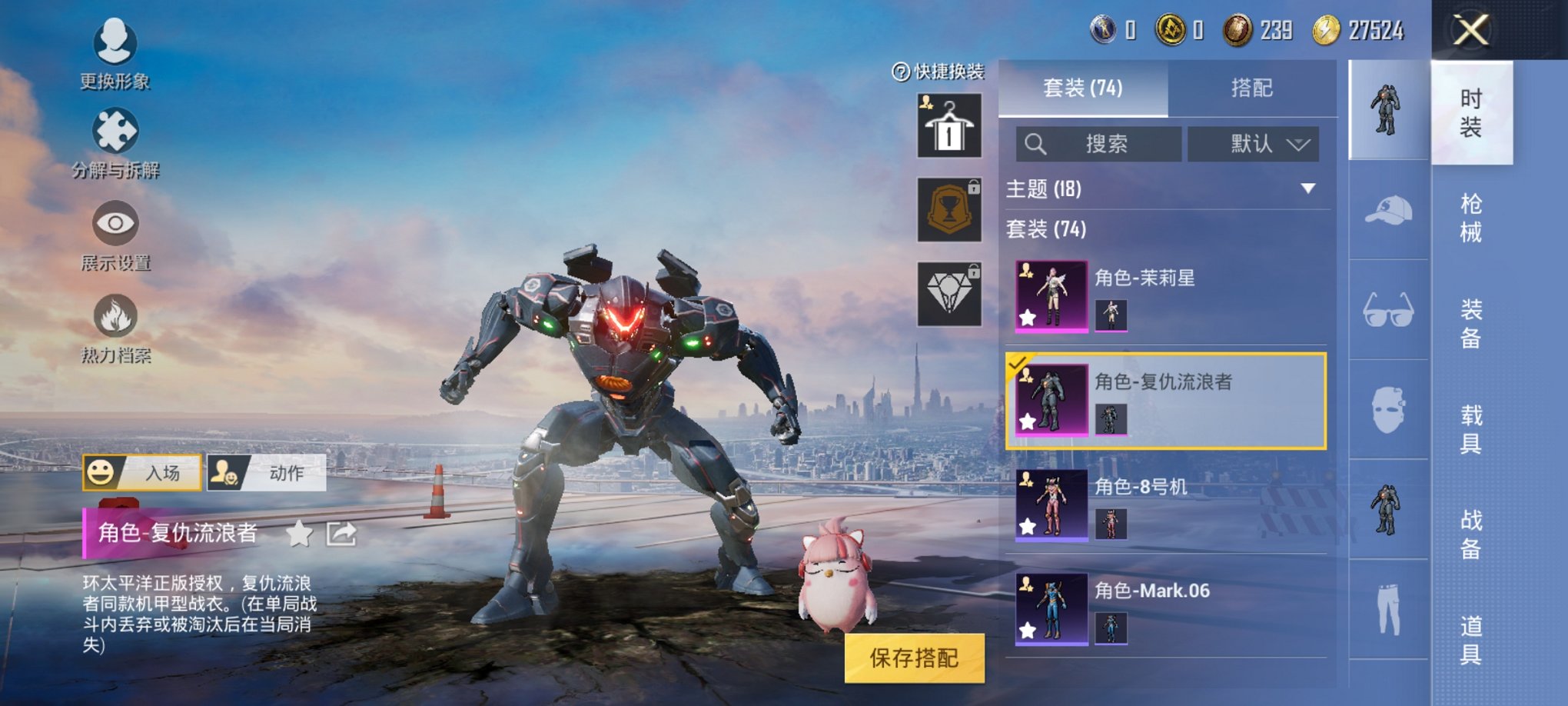Select the 动作 action tab
Screen dimensions: 1568x706
coord(267,472)
